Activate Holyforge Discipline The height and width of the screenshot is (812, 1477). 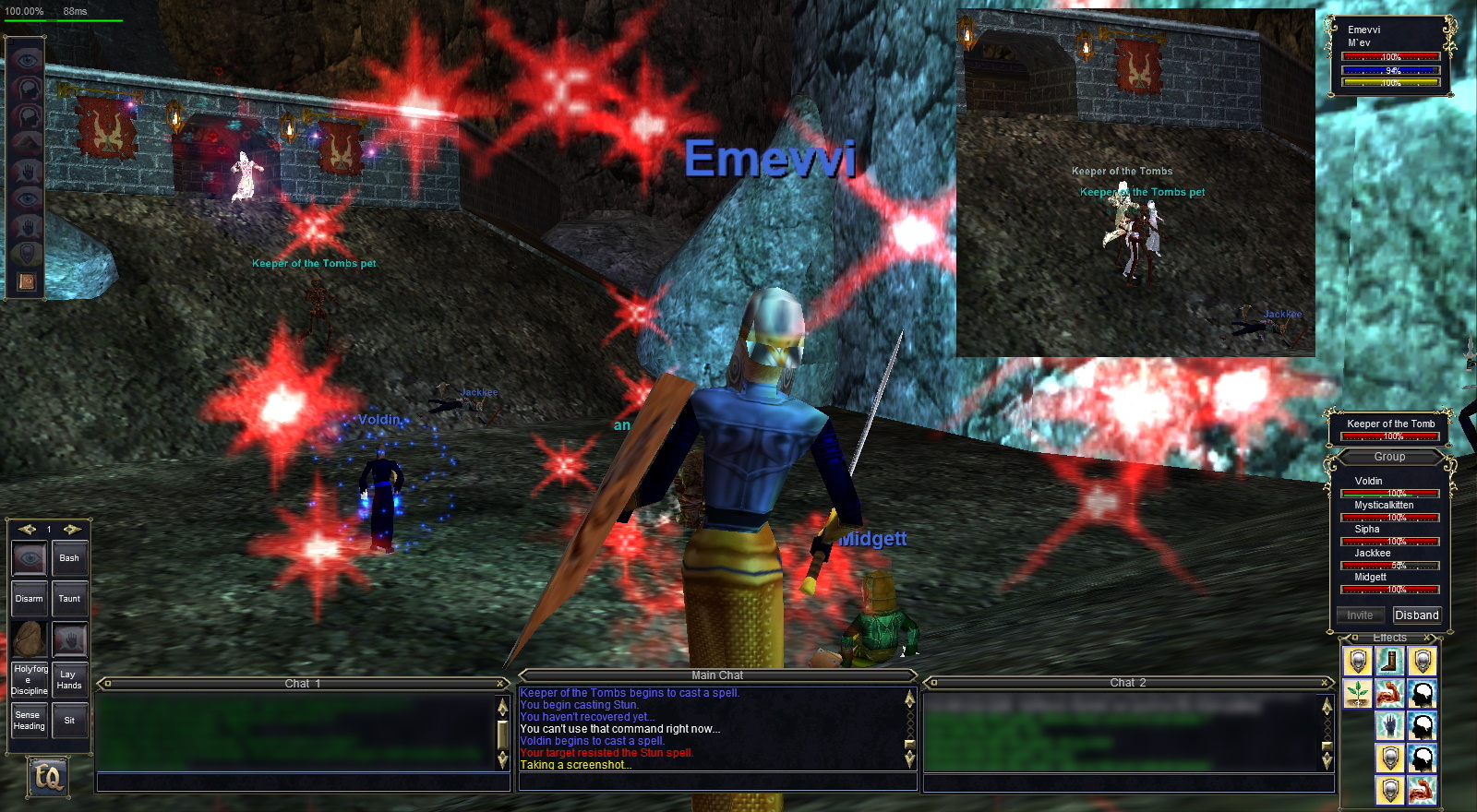pos(29,680)
